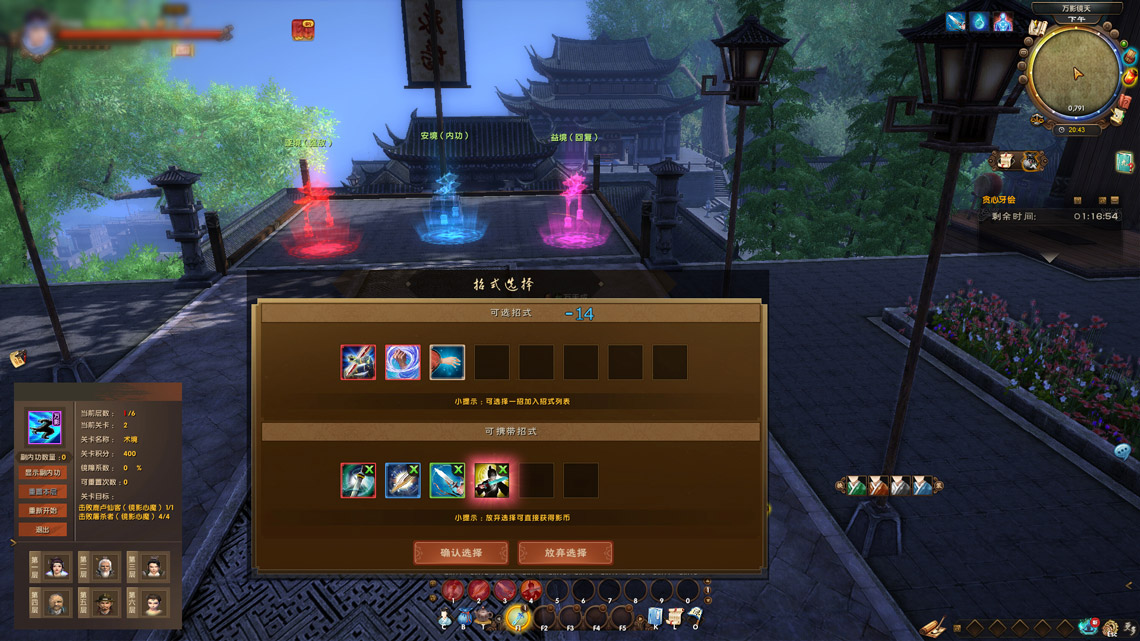Open the character icon on hotbar
Screen dimensions: 1140x641
445,620
